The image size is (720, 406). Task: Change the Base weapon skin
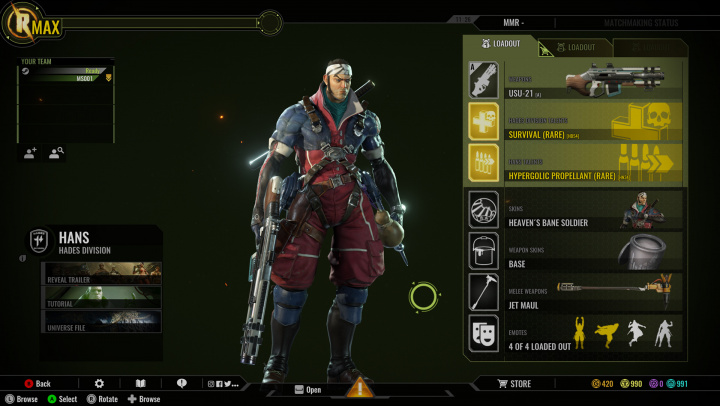point(575,250)
